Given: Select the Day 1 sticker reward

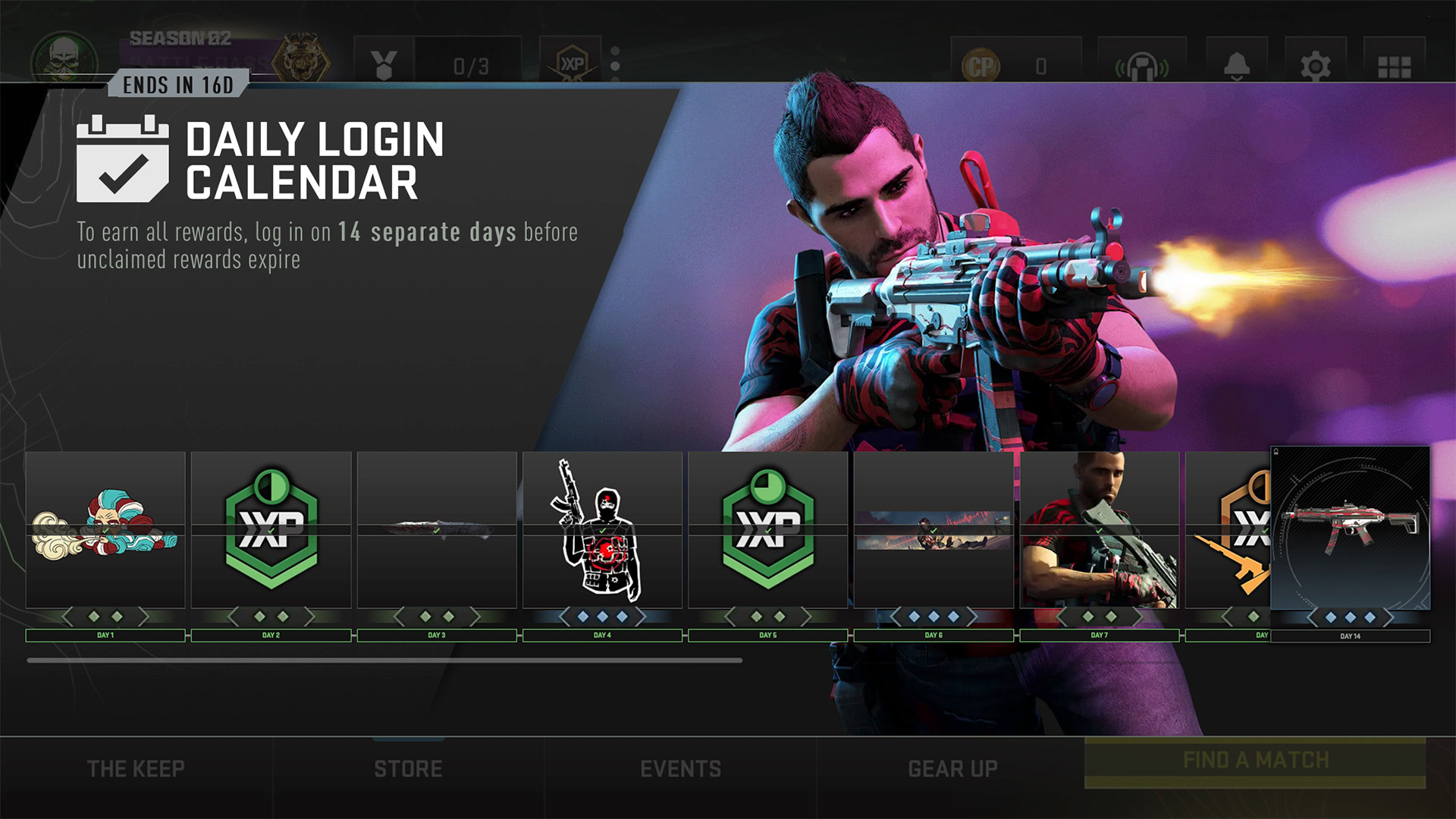Looking at the screenshot, I should click(x=105, y=530).
